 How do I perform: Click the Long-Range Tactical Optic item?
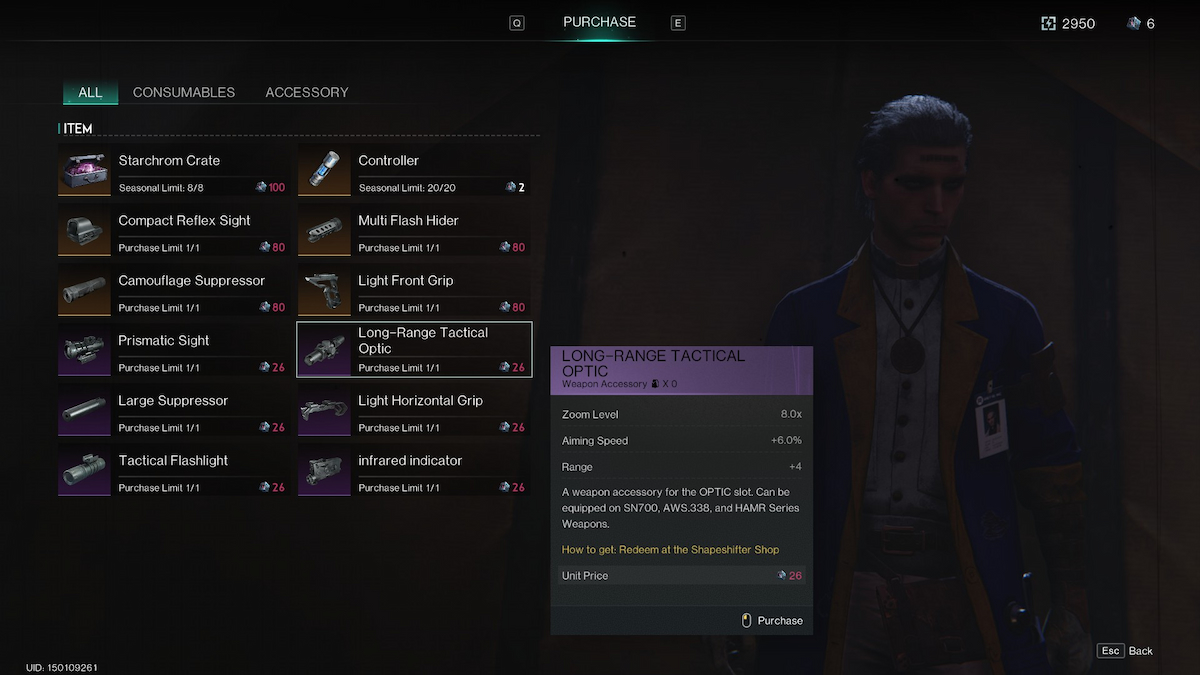(x=413, y=350)
